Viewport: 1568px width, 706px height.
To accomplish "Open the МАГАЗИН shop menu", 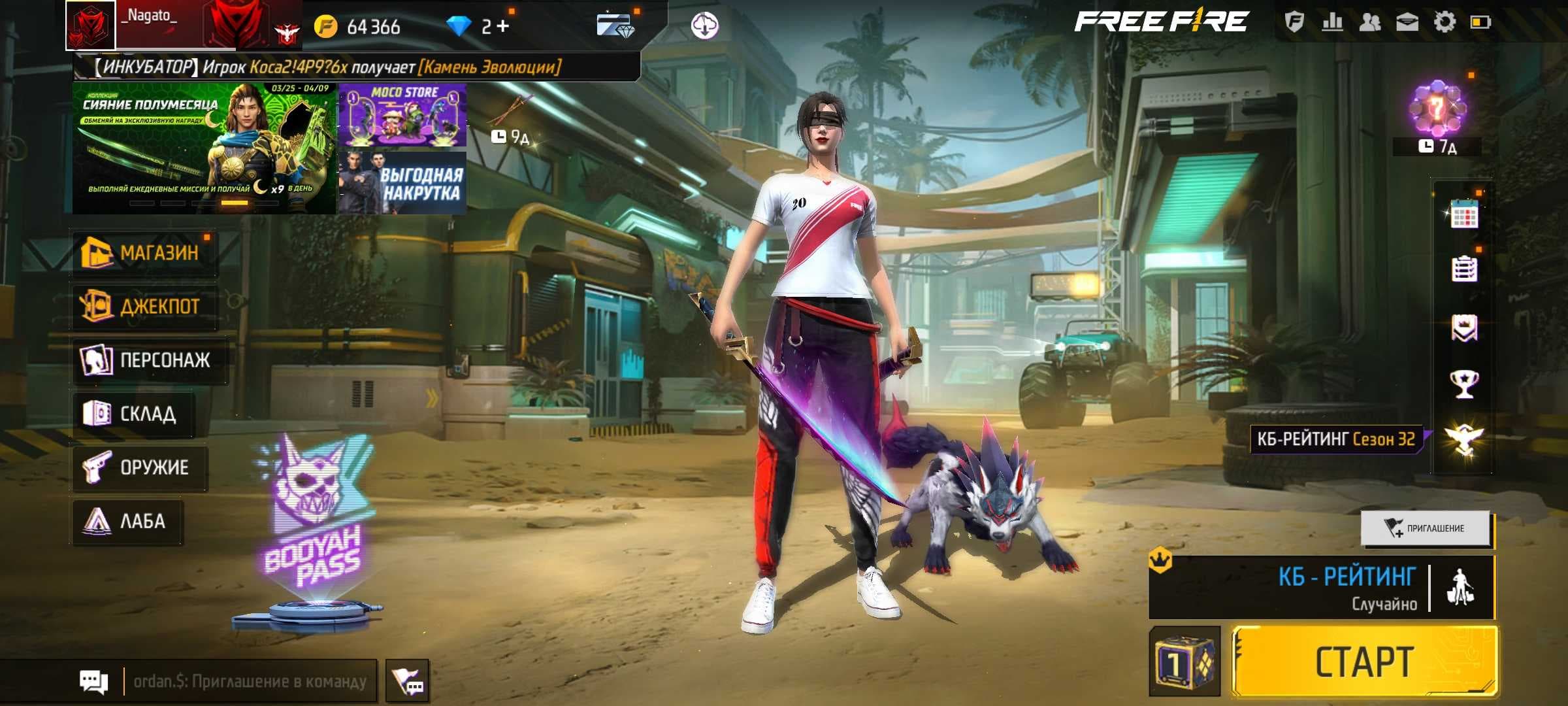I will pyautogui.click(x=144, y=252).
